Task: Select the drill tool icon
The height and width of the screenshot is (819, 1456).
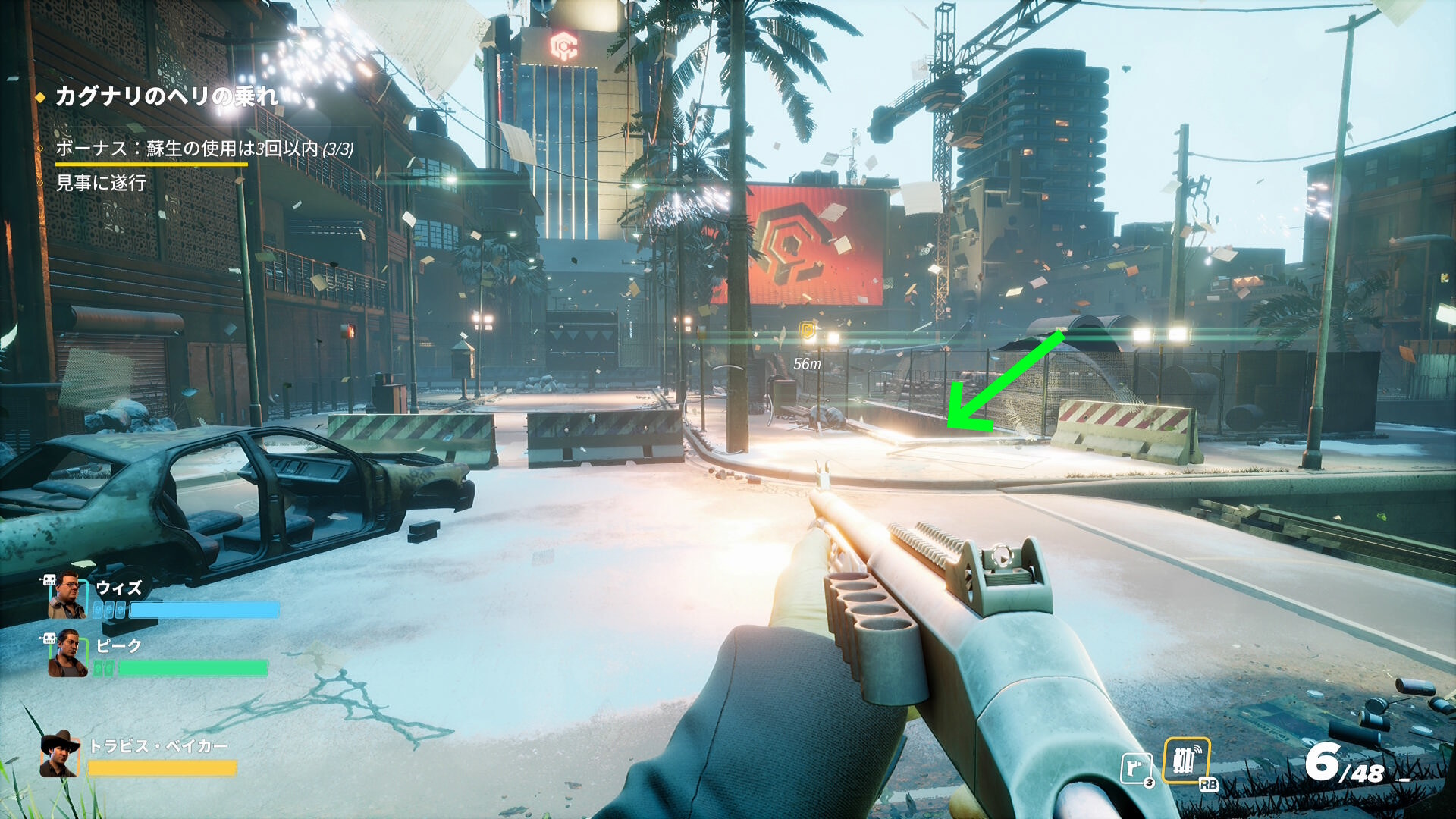Action: pyautogui.click(x=1135, y=768)
